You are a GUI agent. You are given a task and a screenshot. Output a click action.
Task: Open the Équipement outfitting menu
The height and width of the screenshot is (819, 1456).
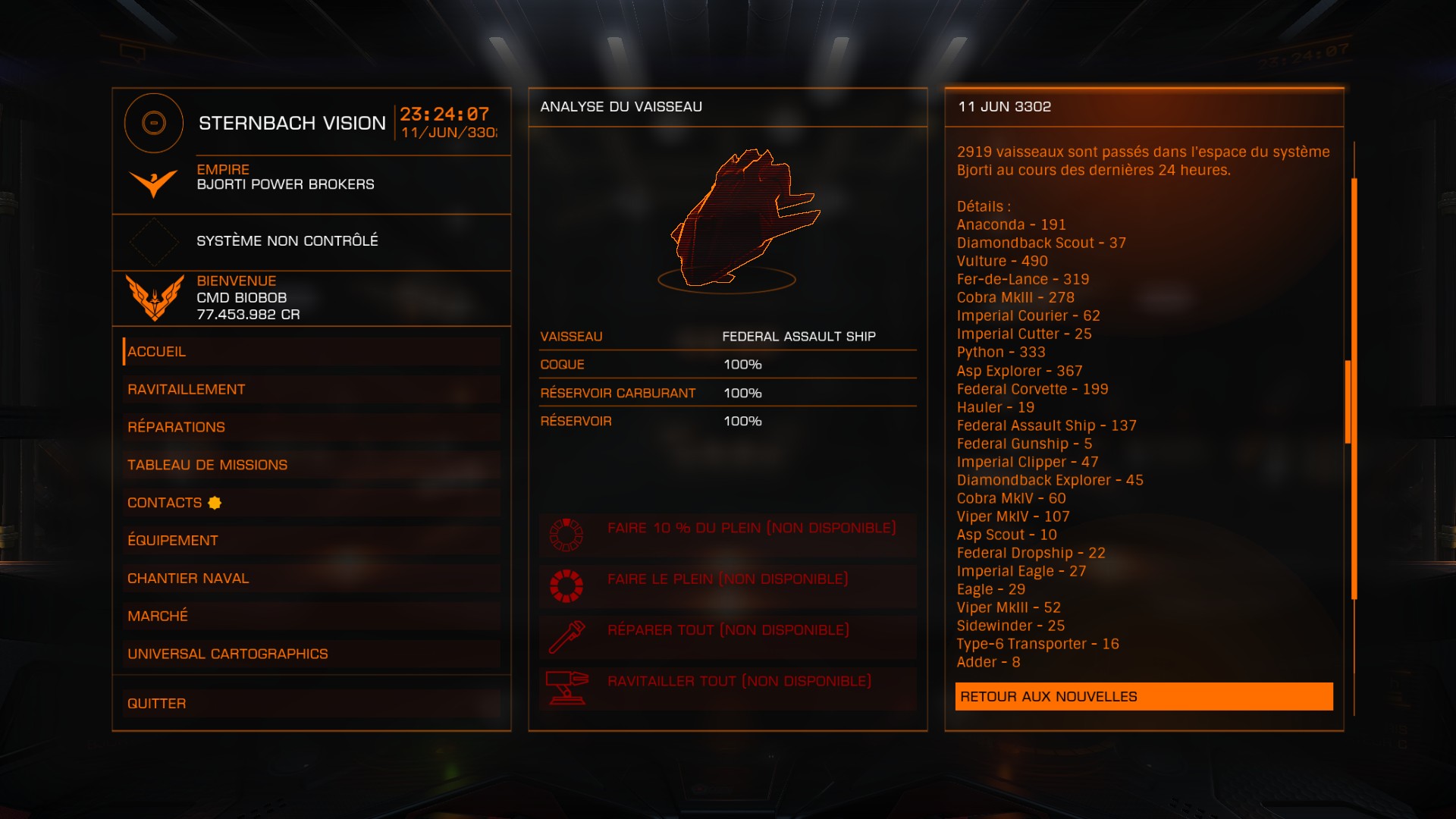click(311, 541)
